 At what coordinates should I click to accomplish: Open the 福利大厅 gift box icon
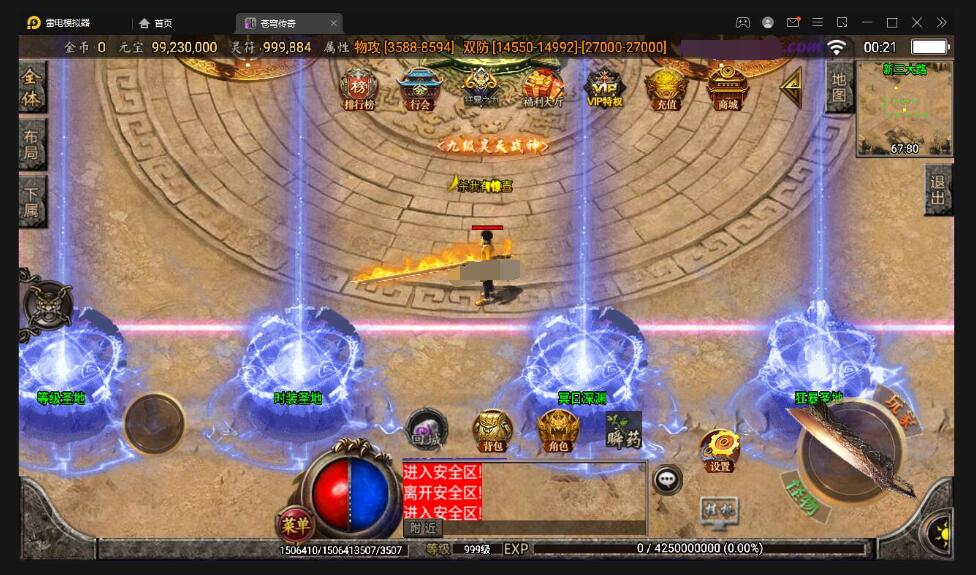point(544,88)
